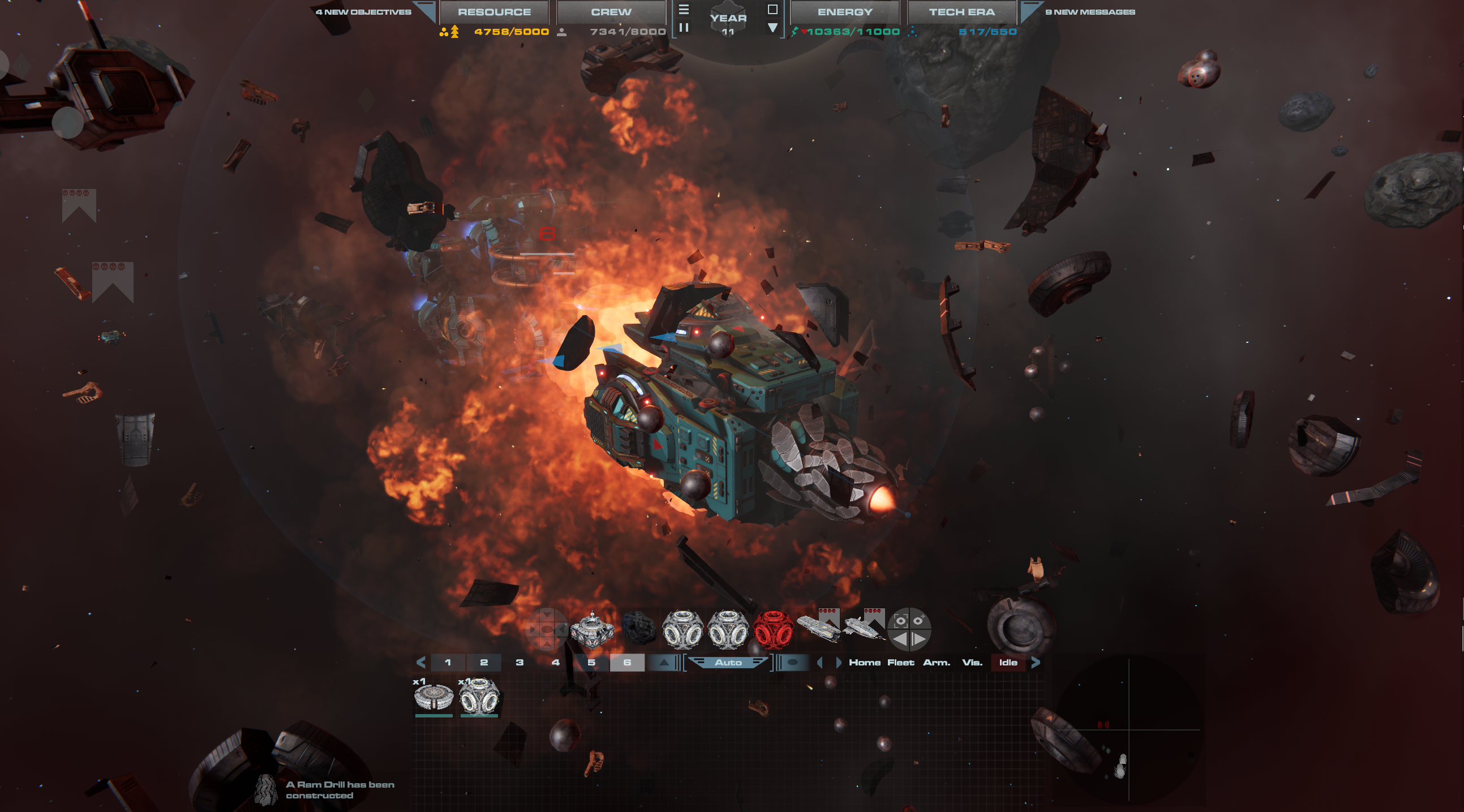Select the dark asteroid icon in toolbar
This screenshot has height=812, width=1464.
tap(639, 629)
